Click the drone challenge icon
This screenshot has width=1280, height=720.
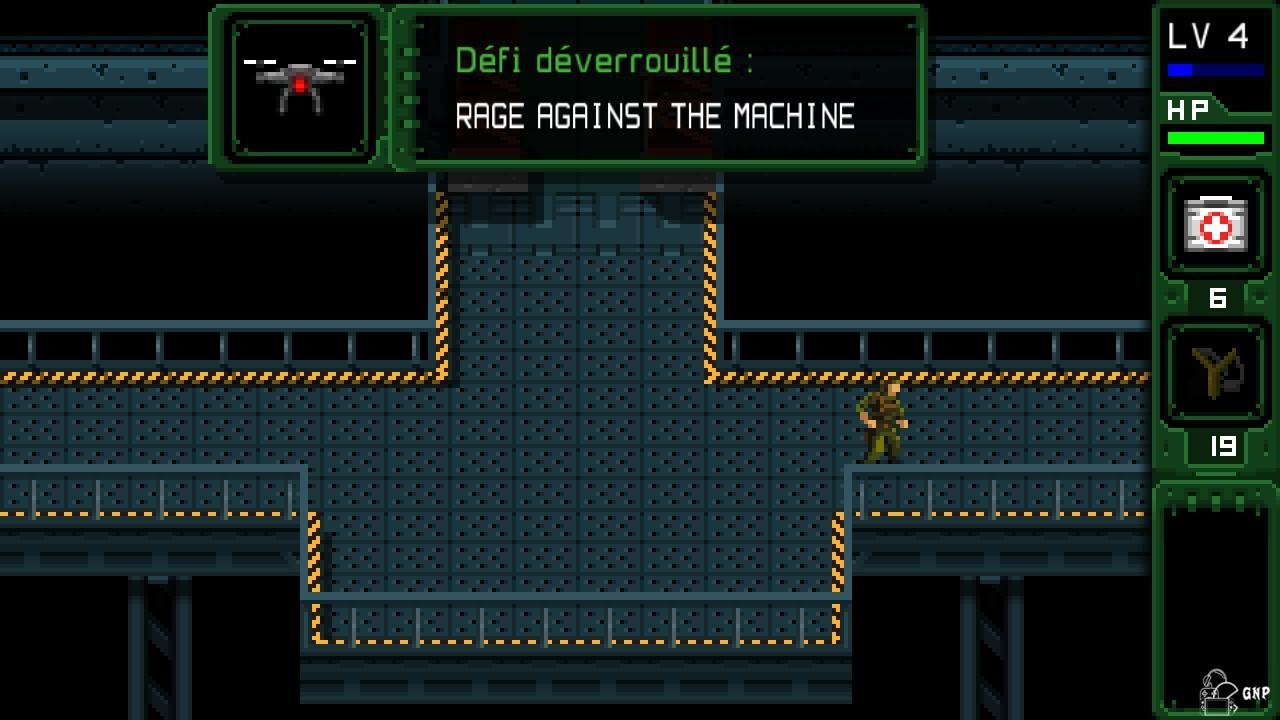[x=300, y=87]
